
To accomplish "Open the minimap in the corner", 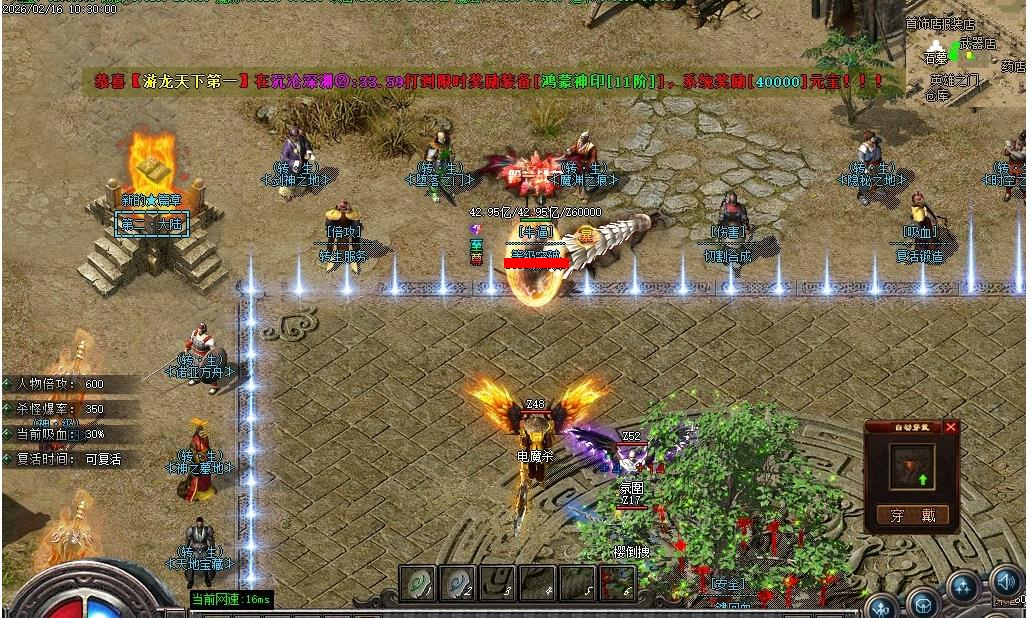I will (x=965, y=57).
